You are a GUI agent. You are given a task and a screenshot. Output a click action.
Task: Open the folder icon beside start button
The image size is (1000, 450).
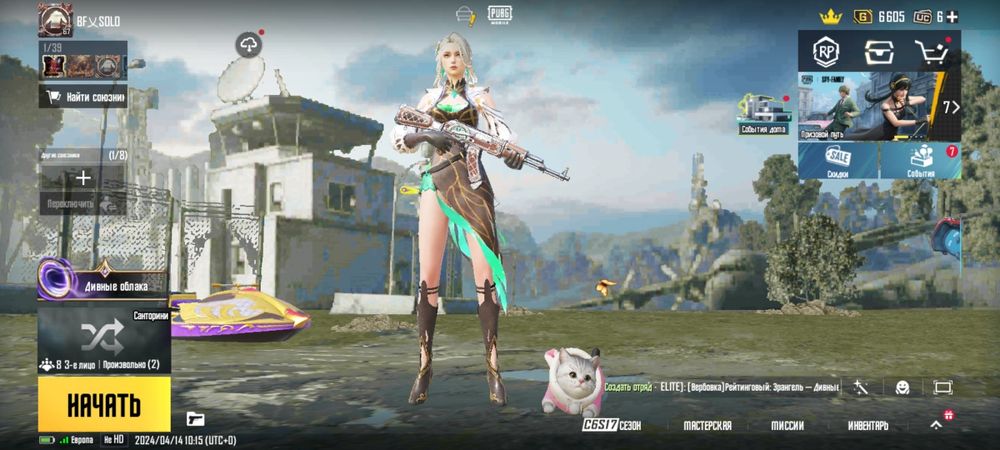click(195, 419)
